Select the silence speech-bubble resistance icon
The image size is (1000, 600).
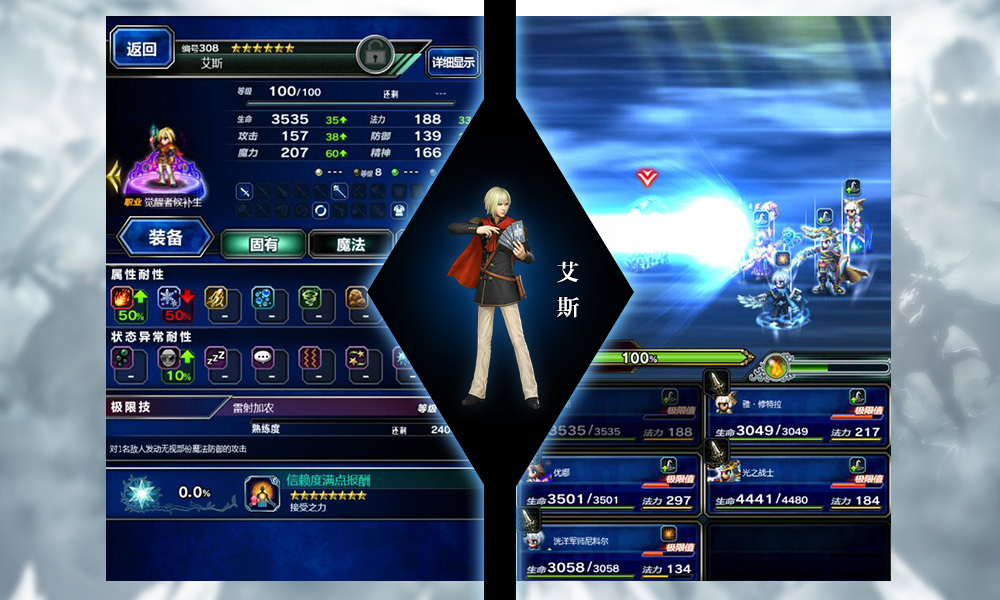click(265, 364)
